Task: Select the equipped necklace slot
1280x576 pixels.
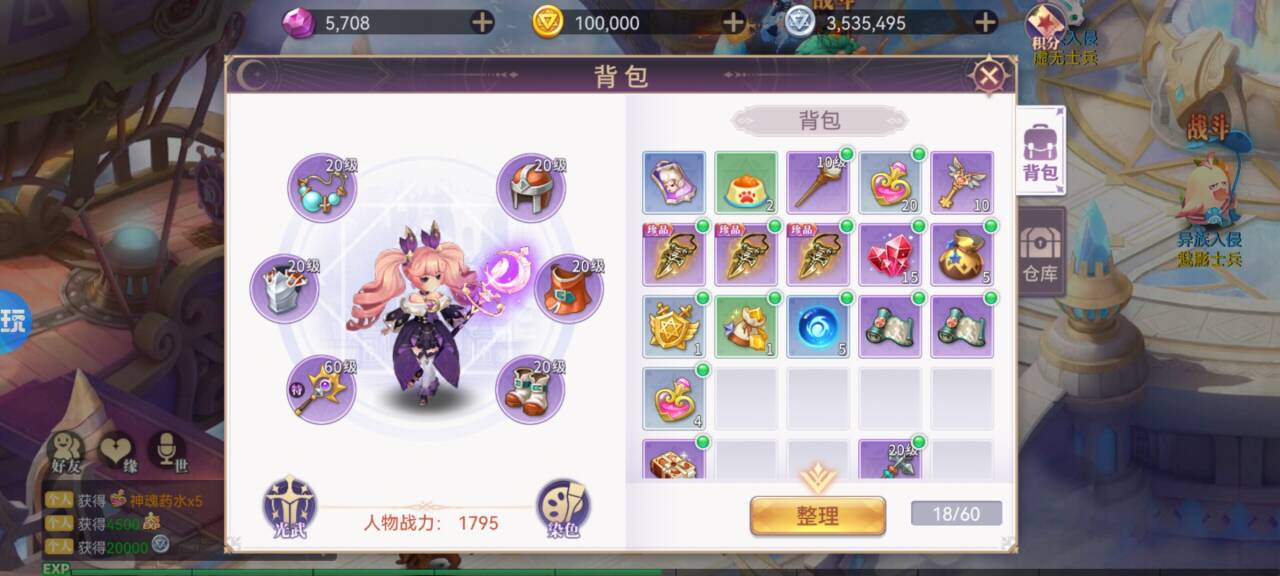Action: coord(322,188)
